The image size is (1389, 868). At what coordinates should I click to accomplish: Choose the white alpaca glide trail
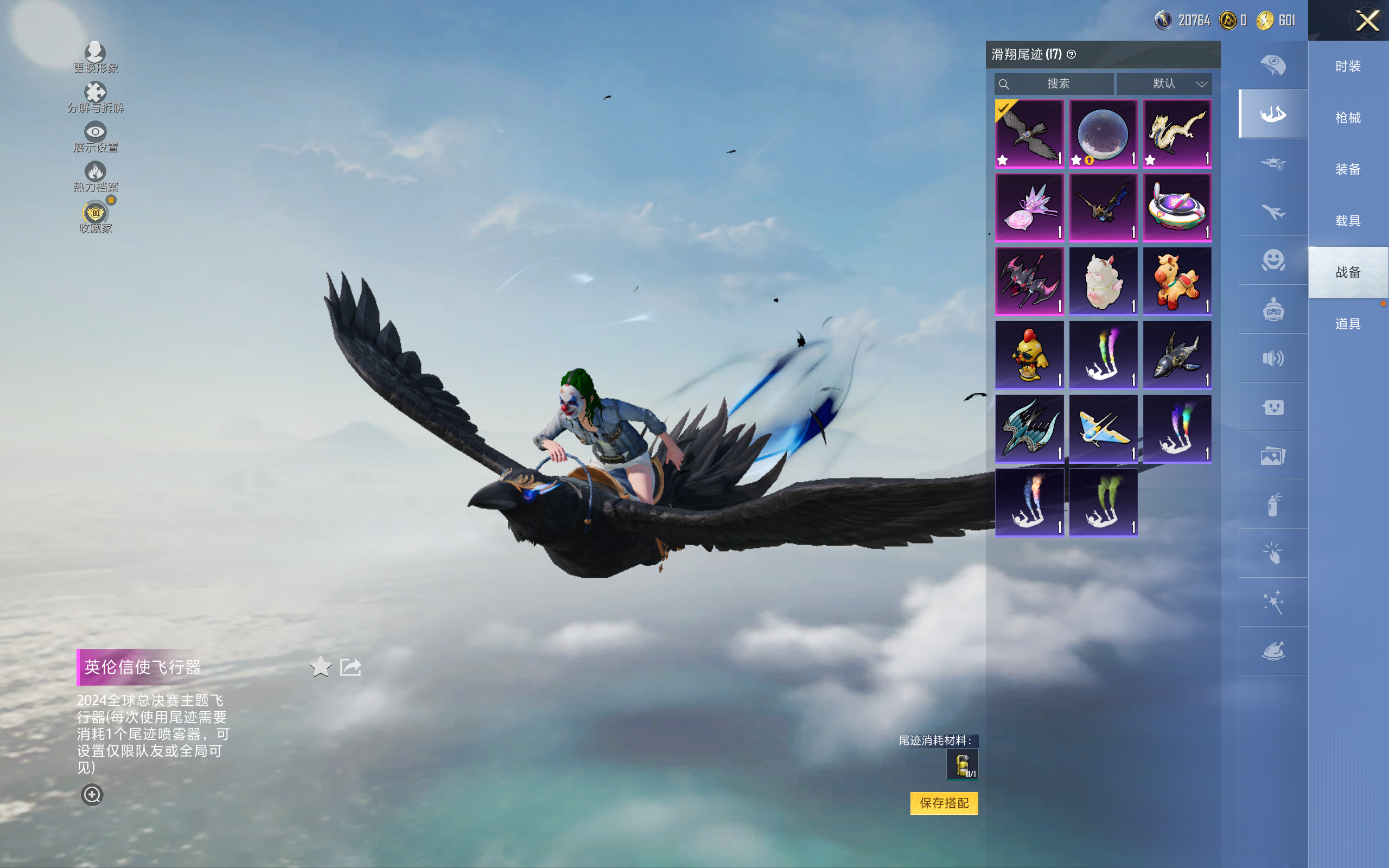1103,282
